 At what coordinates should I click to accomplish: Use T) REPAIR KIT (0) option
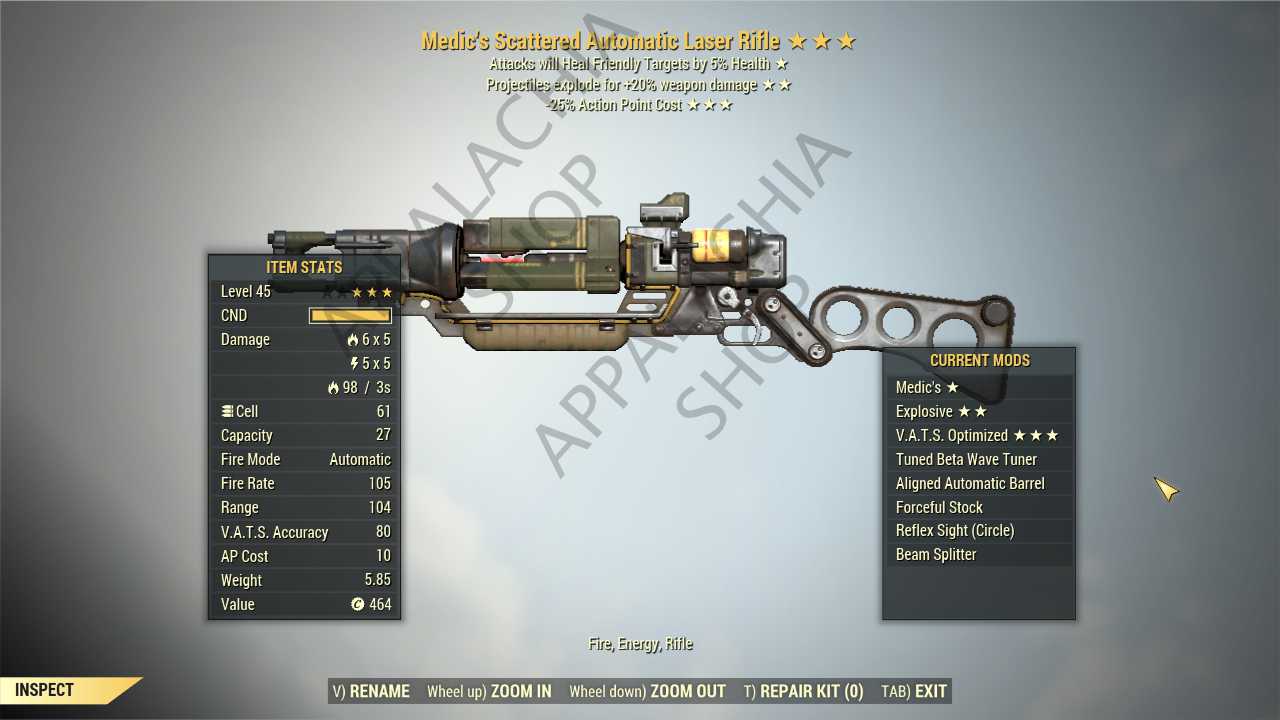click(807, 690)
